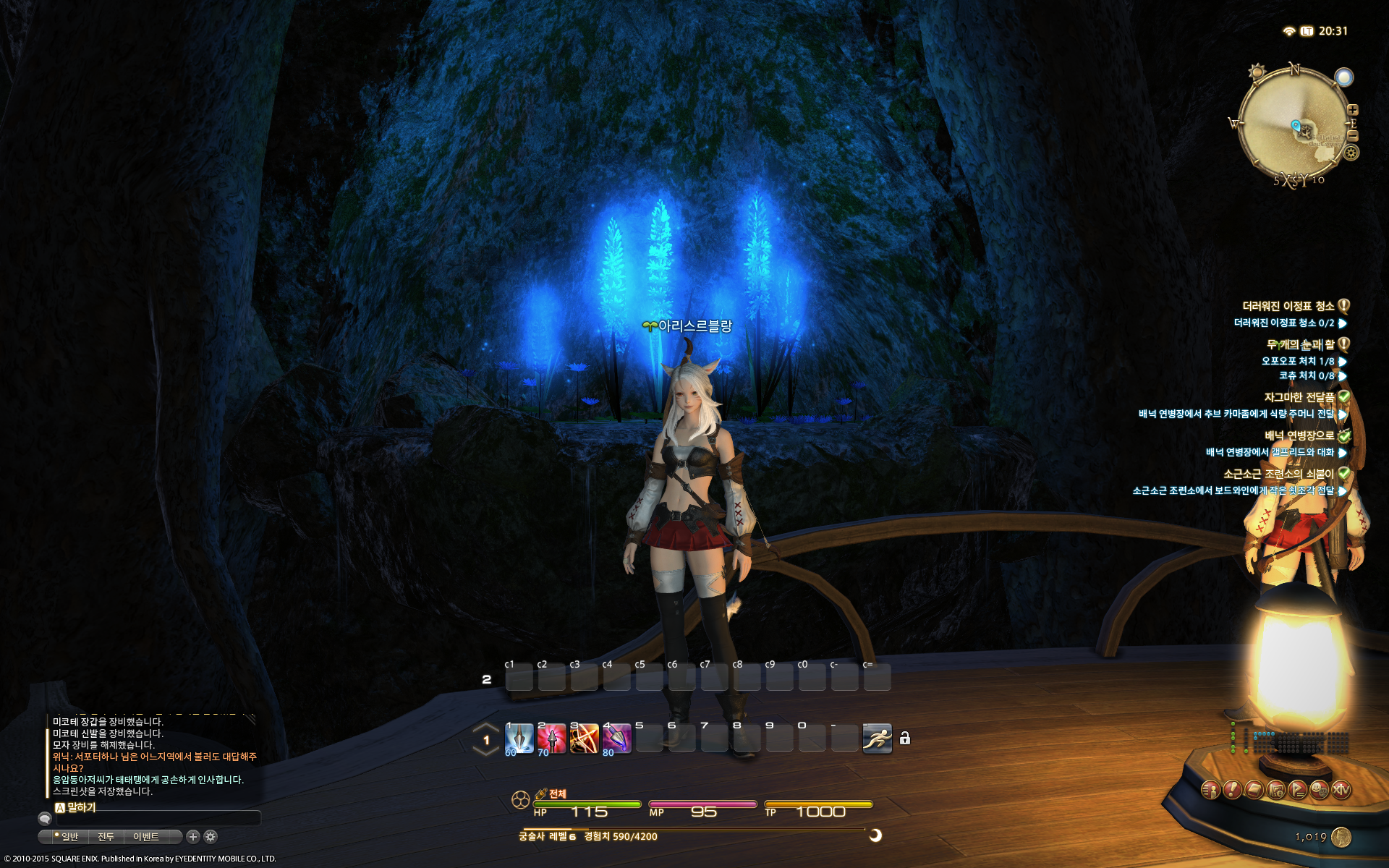The width and height of the screenshot is (1389, 868).
Task: Open the character menu icon in the main menu
Action: tap(1211, 790)
